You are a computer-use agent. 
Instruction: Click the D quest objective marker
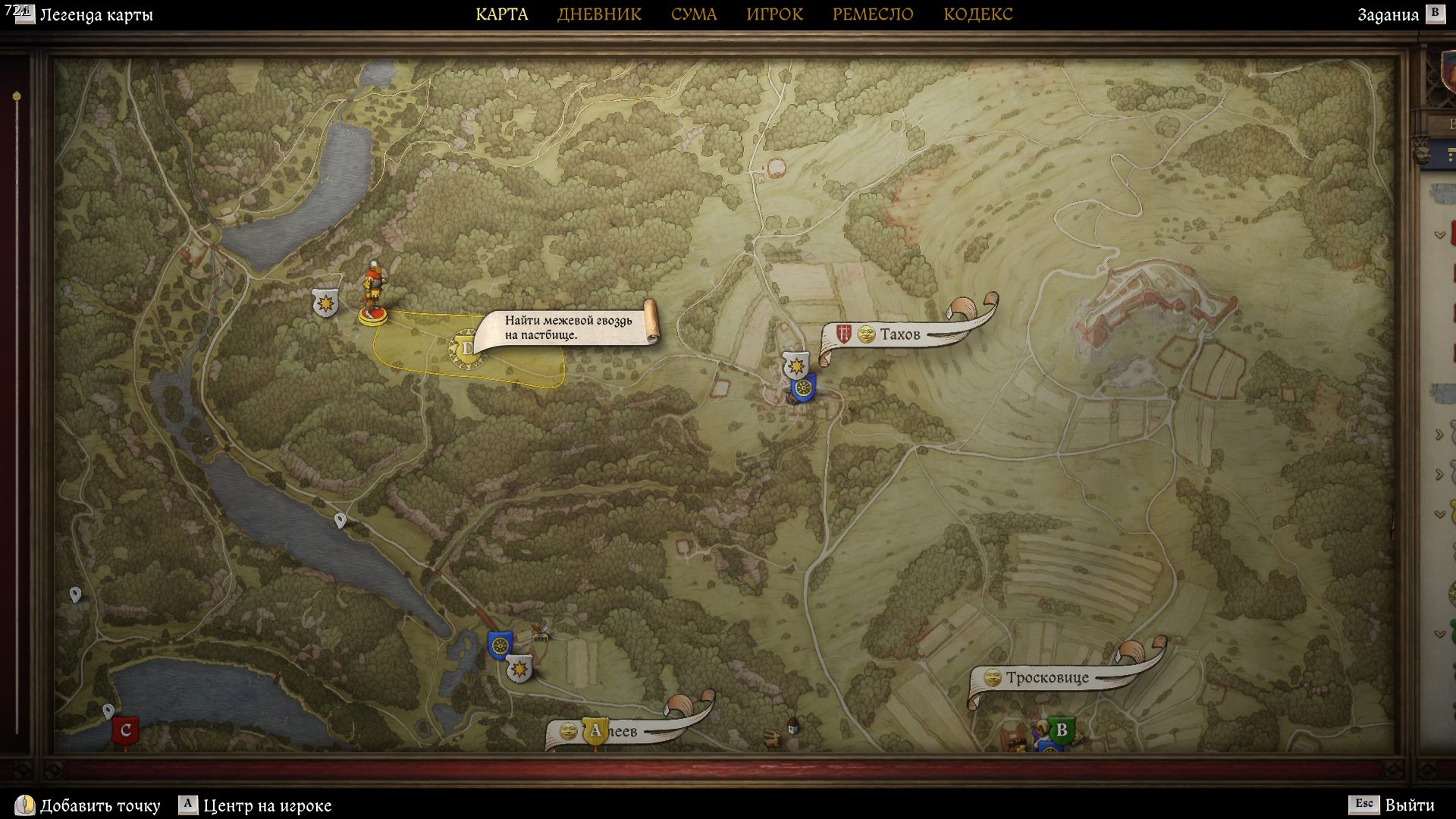(x=466, y=349)
